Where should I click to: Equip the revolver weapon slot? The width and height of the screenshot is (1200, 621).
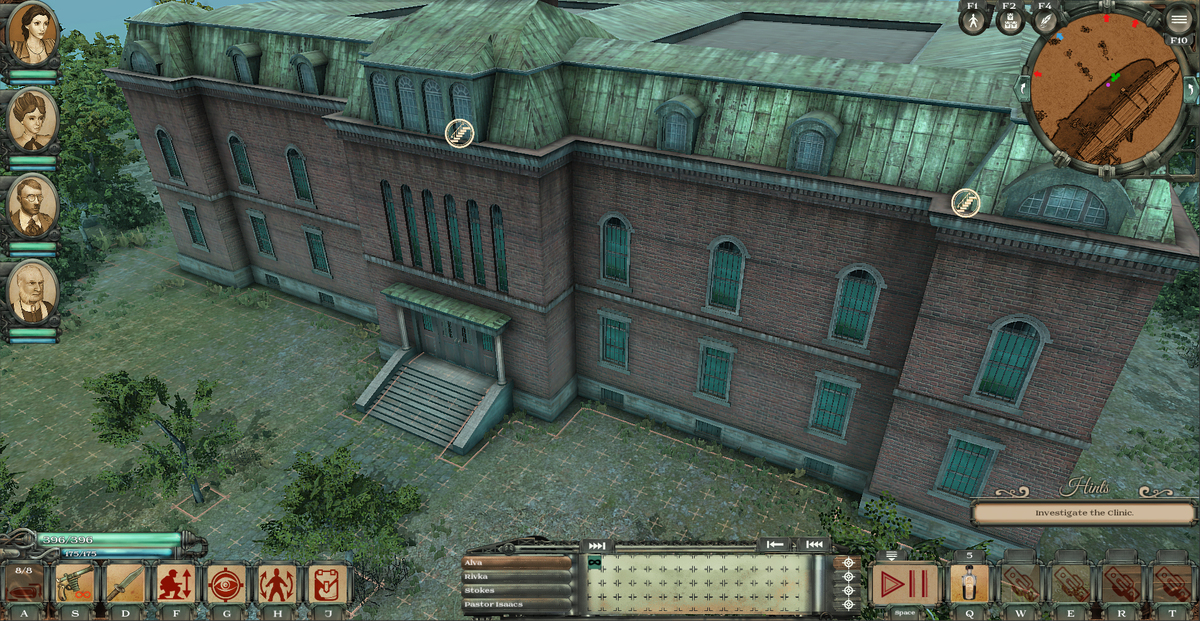[x=75, y=583]
